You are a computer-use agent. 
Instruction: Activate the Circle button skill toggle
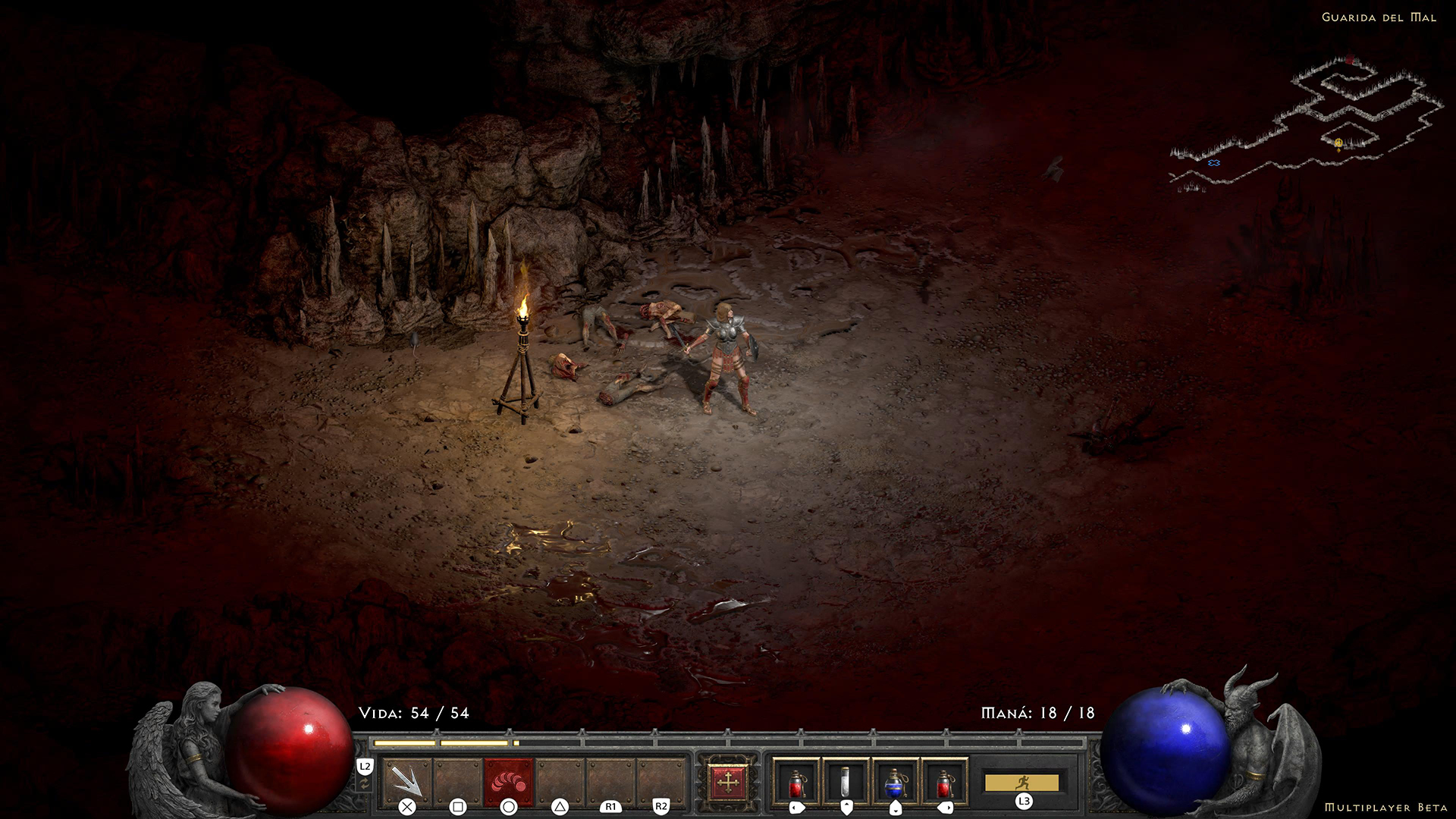tap(508, 805)
